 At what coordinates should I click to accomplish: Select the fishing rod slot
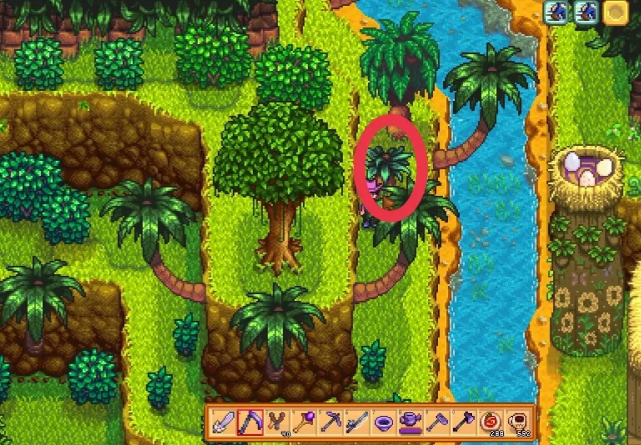[354, 421]
